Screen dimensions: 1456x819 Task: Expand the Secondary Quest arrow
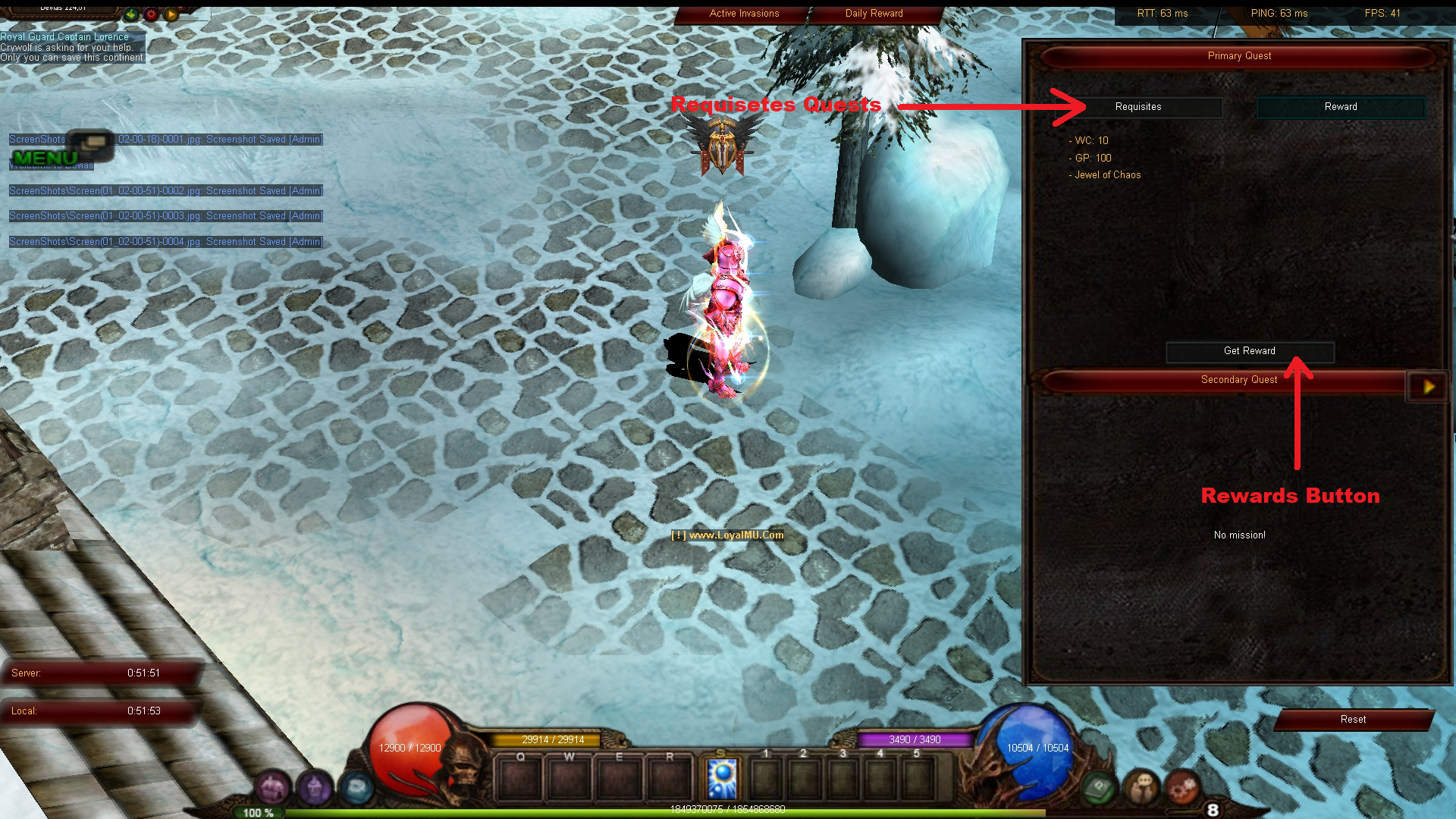pos(1429,387)
